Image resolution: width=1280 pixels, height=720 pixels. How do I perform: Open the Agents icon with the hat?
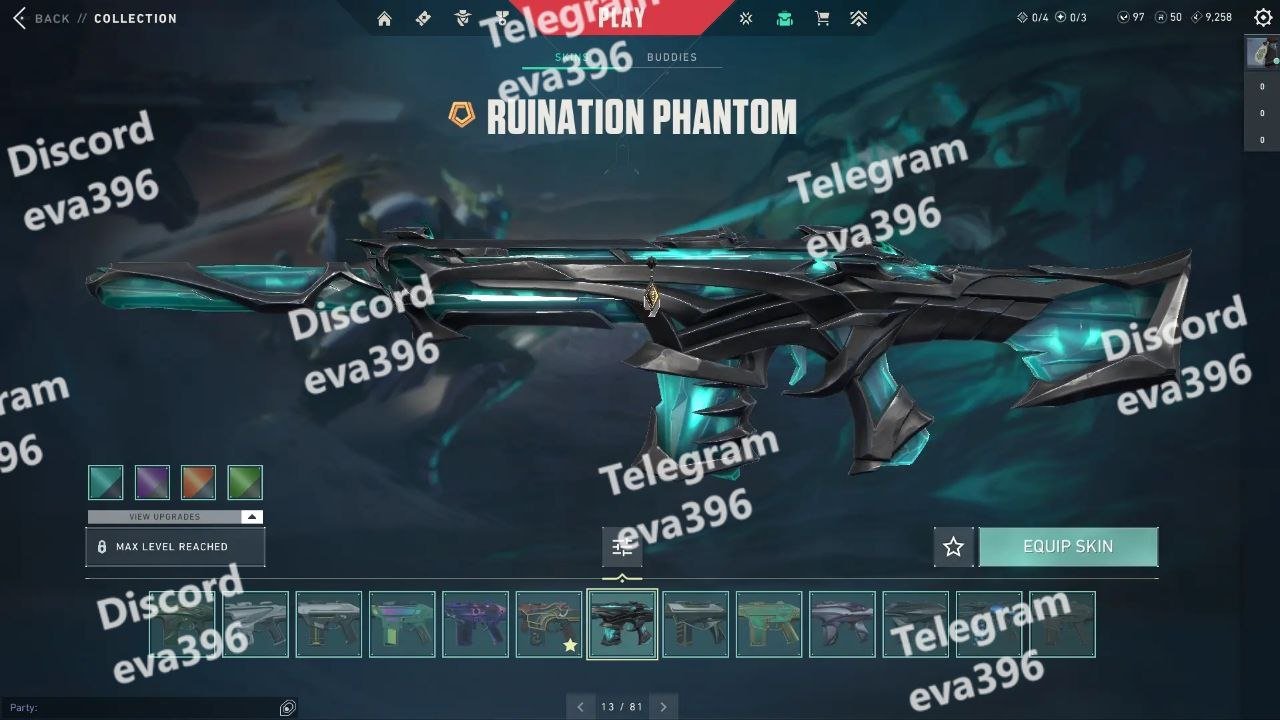click(x=462, y=18)
